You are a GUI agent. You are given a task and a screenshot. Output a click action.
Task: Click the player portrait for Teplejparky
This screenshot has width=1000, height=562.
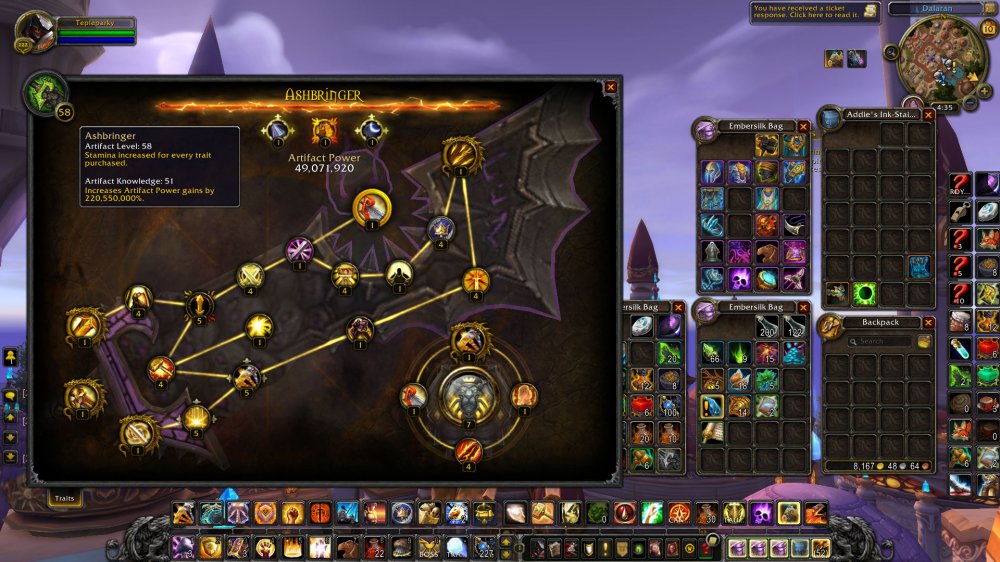point(35,30)
